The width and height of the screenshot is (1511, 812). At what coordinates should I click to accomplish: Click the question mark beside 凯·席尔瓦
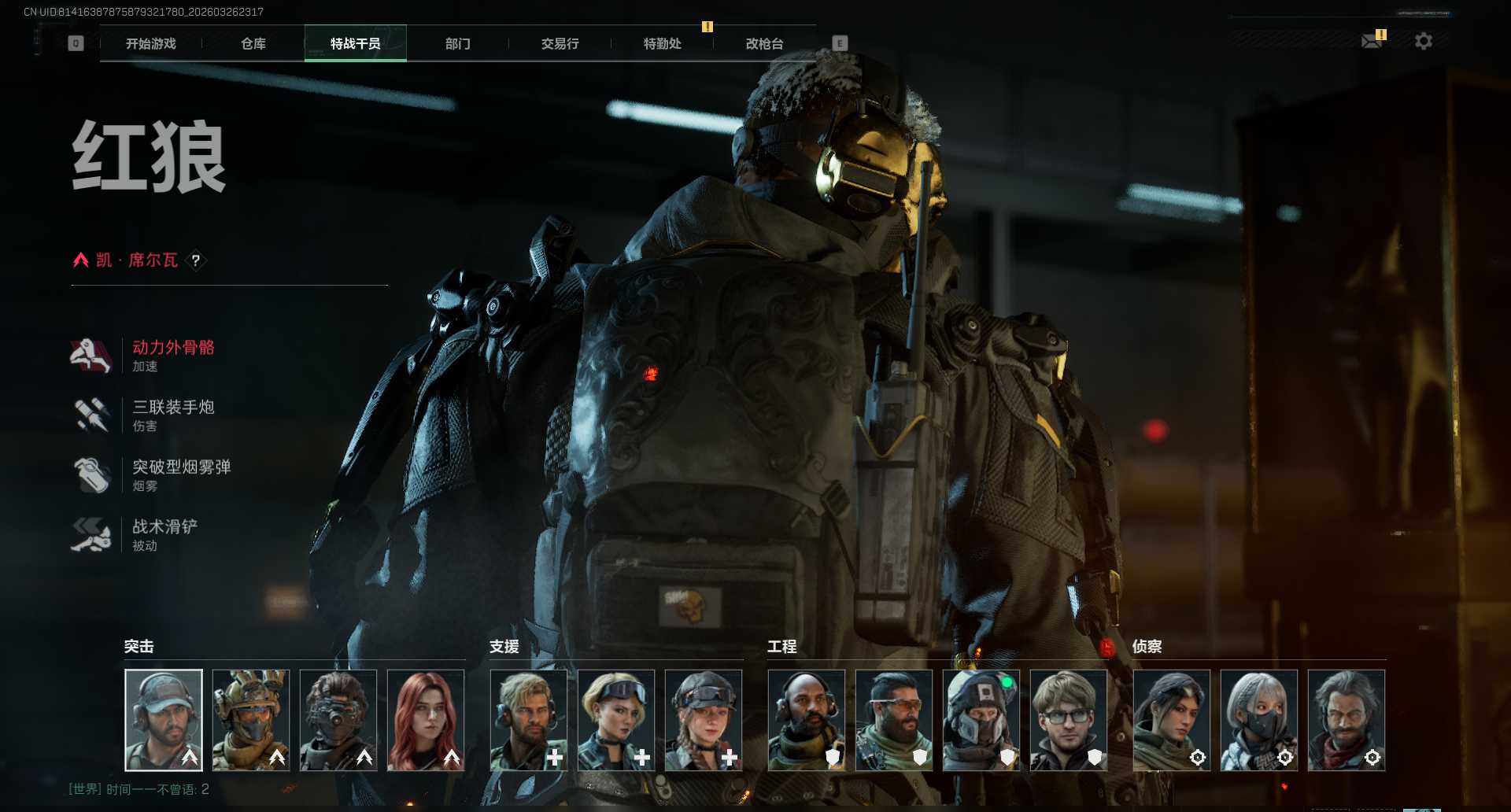196,260
